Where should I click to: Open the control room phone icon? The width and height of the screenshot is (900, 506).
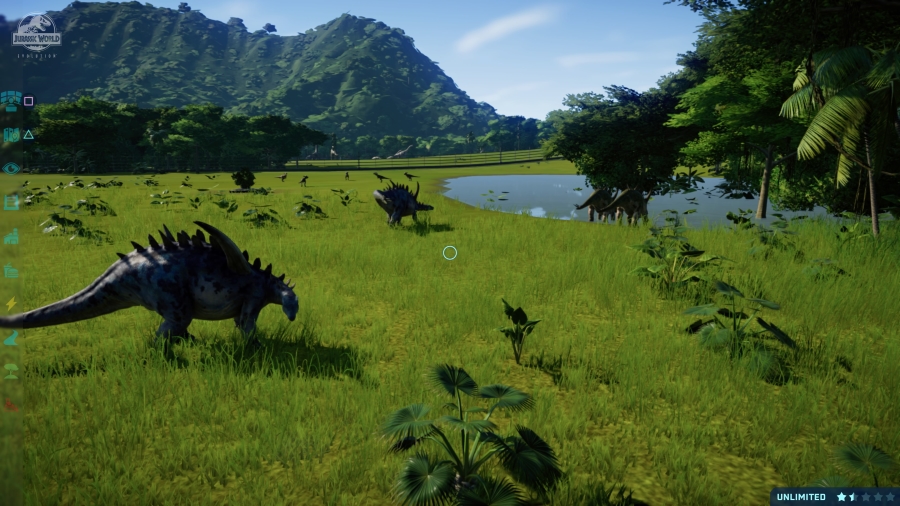point(11,100)
